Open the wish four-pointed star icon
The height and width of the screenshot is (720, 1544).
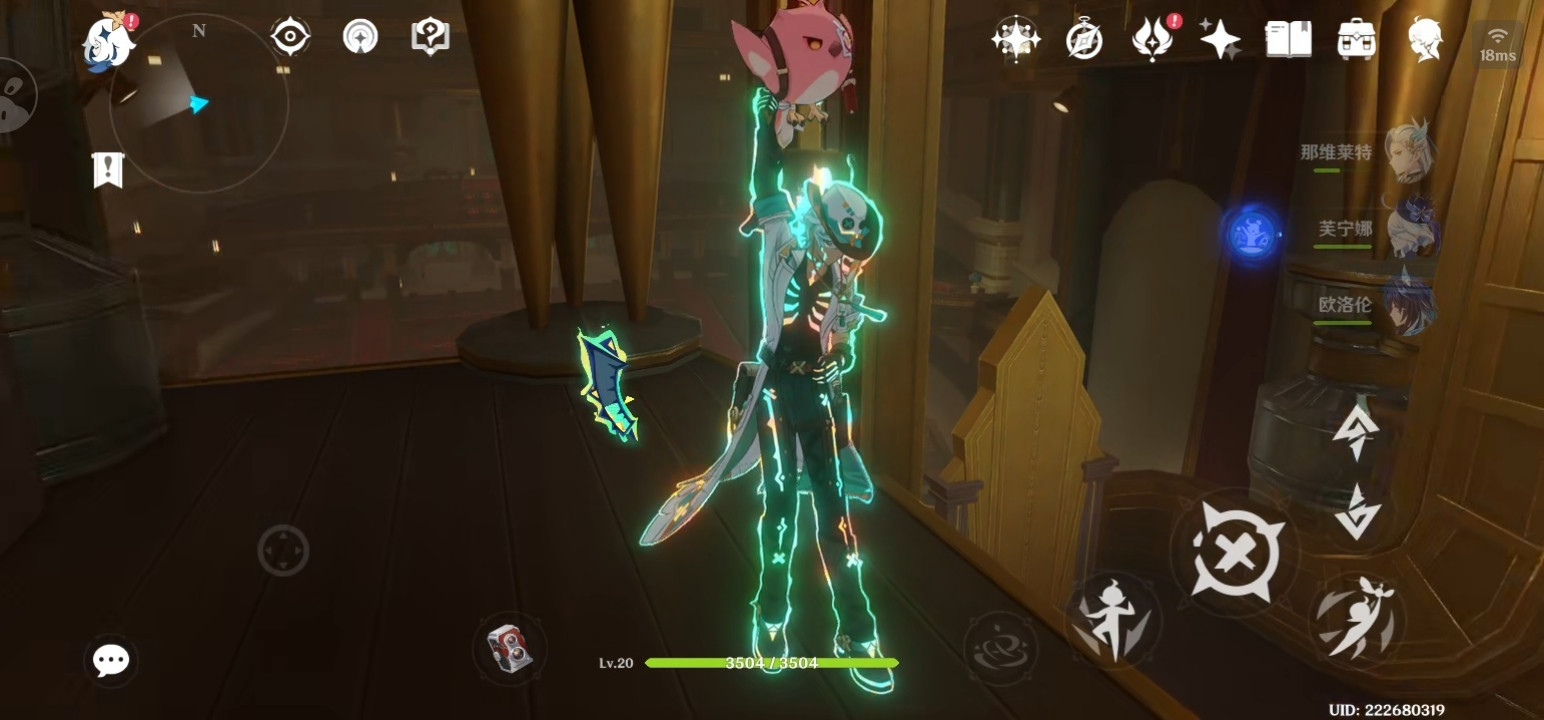pyautogui.click(x=1220, y=40)
